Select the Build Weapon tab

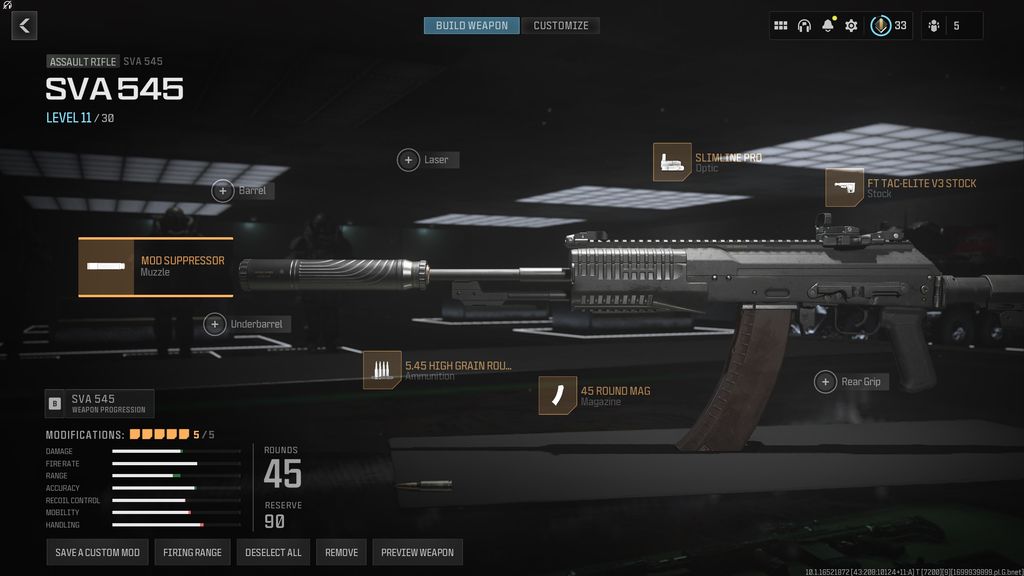[472, 25]
